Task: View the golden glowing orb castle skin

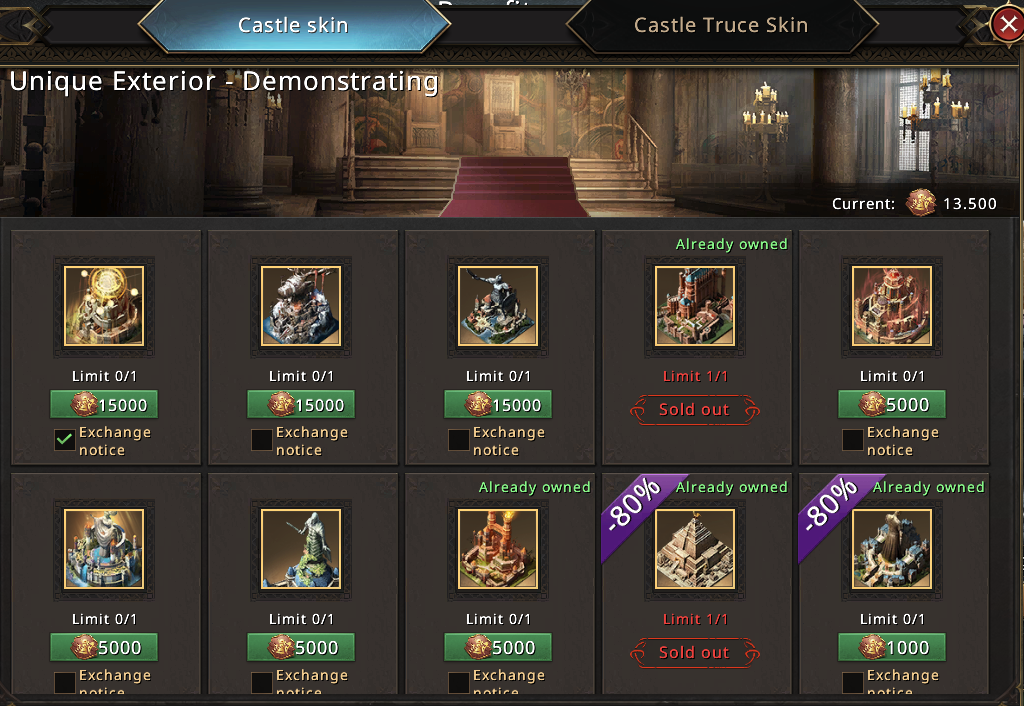Action: click(104, 305)
